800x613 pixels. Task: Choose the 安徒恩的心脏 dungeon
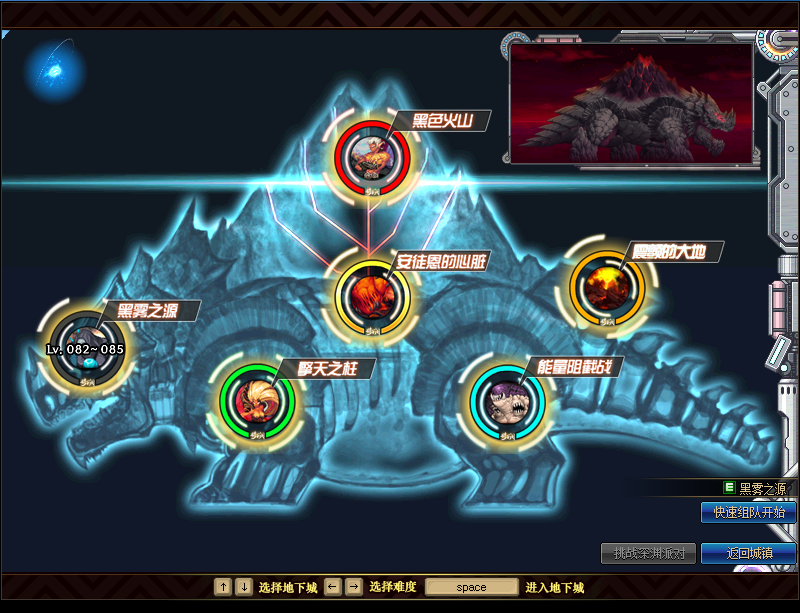pos(371,293)
